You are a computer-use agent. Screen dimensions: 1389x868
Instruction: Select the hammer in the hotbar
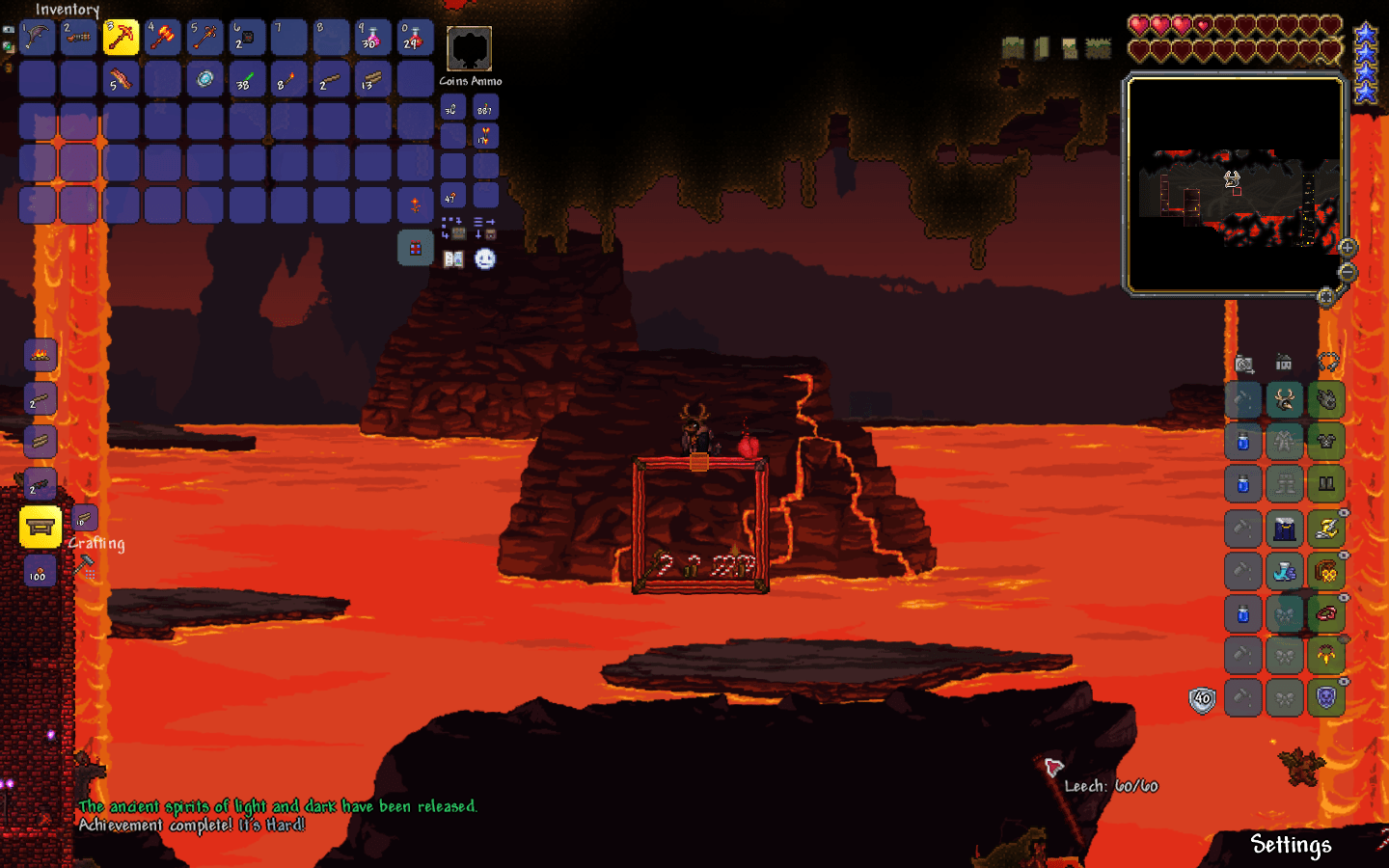pos(162,38)
